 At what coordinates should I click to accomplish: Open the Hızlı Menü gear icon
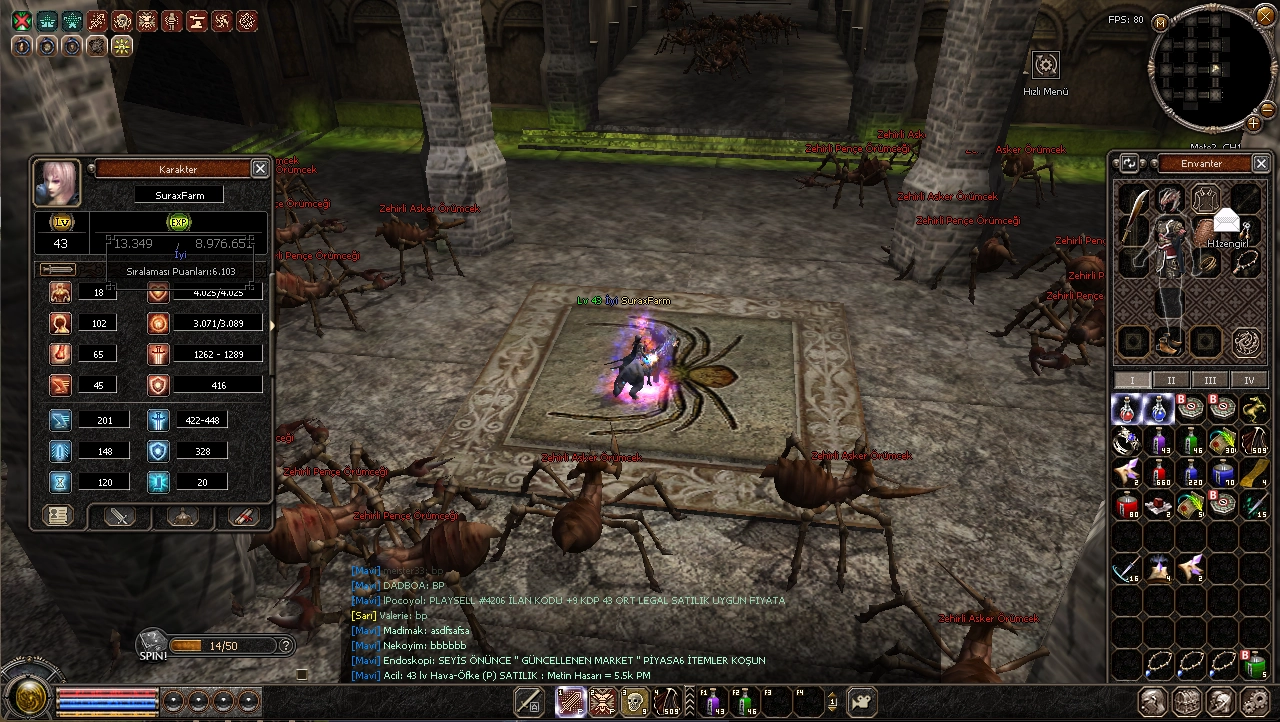click(x=1046, y=66)
